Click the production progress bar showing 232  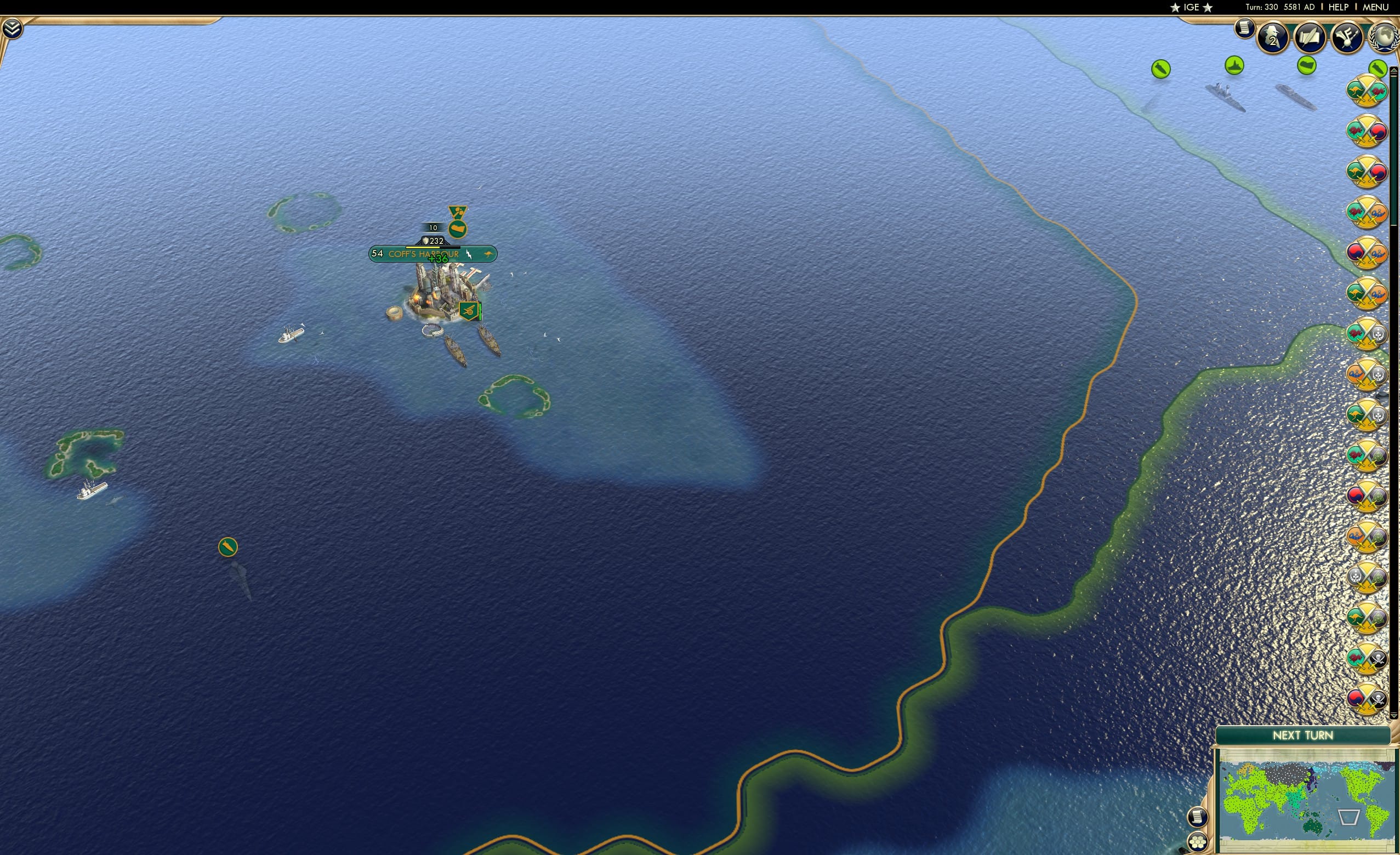pyautogui.click(x=435, y=240)
